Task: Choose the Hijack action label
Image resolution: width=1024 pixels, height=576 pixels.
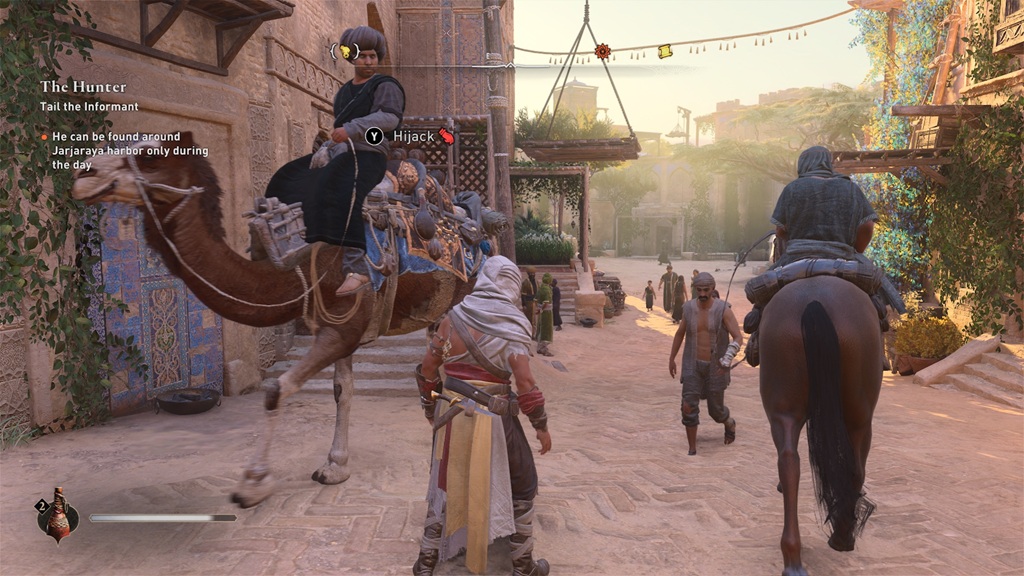Action: click(411, 136)
